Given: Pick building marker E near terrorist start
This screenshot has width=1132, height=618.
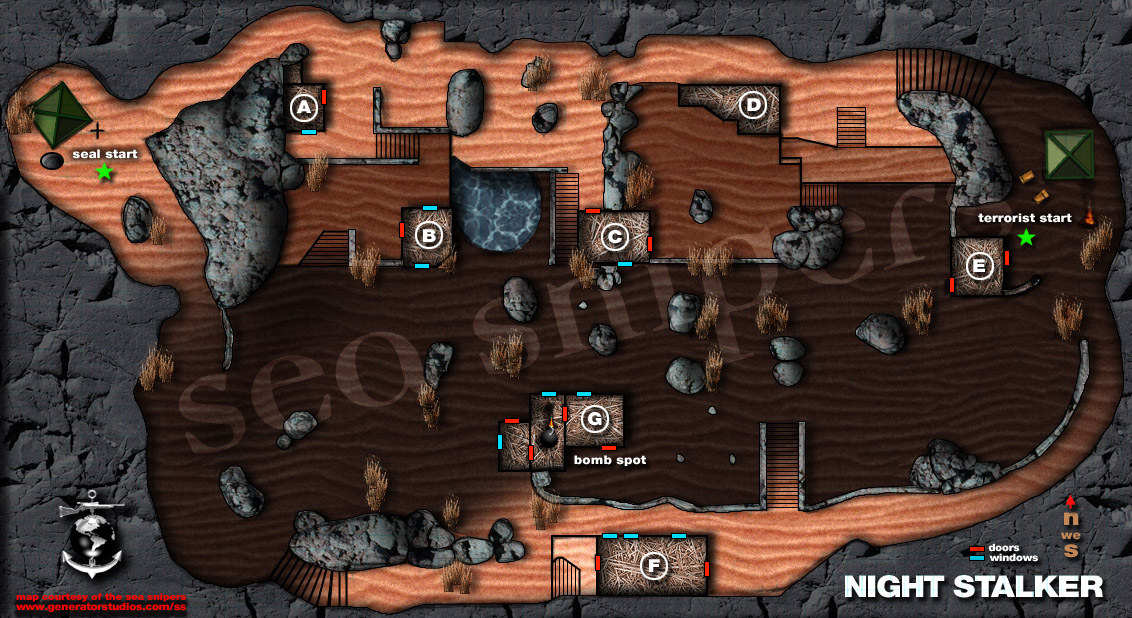Looking at the screenshot, I should (979, 266).
